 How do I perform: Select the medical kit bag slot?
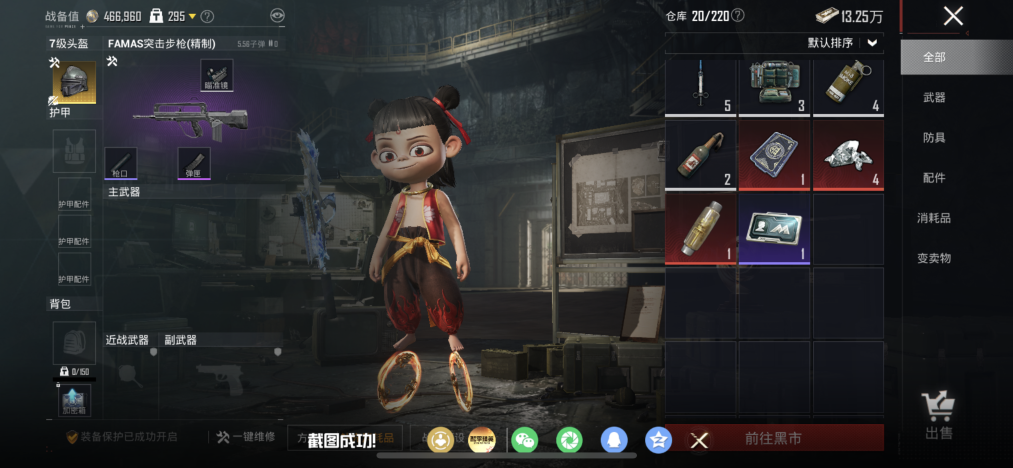click(774, 87)
